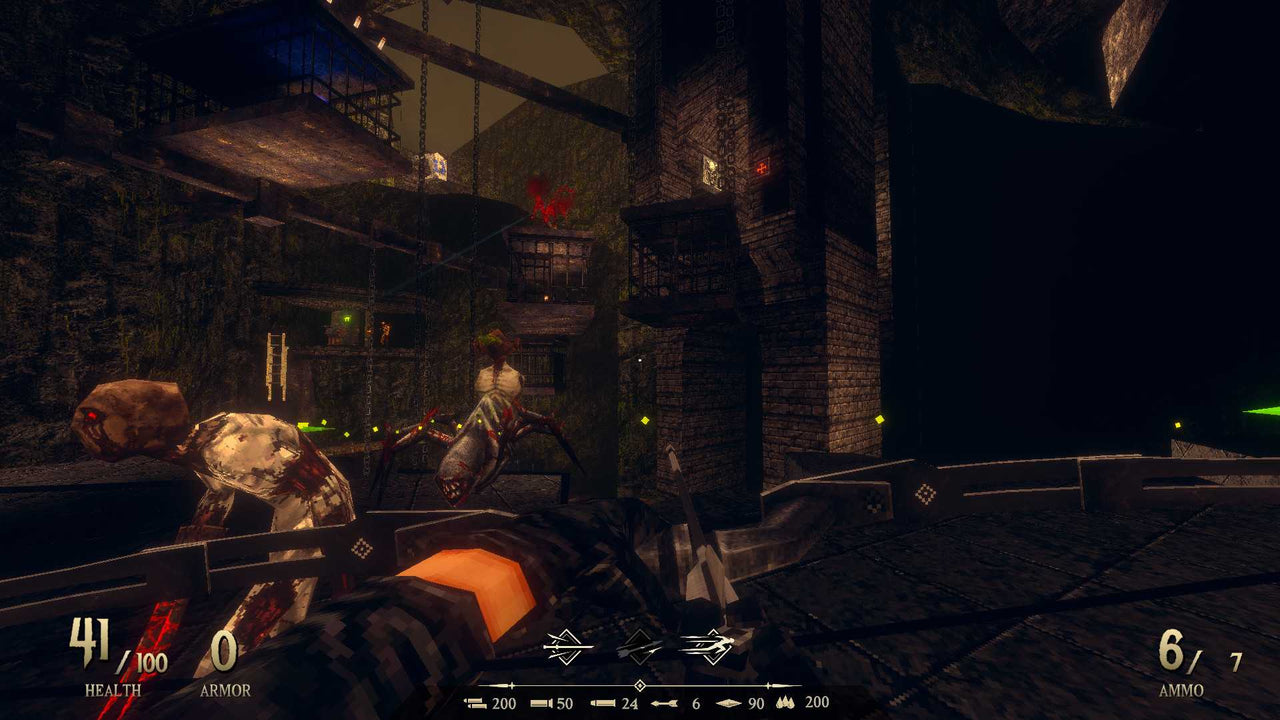Click the green crystal pickup on the right wall
1280x720 pixels.
coord(1255,410)
